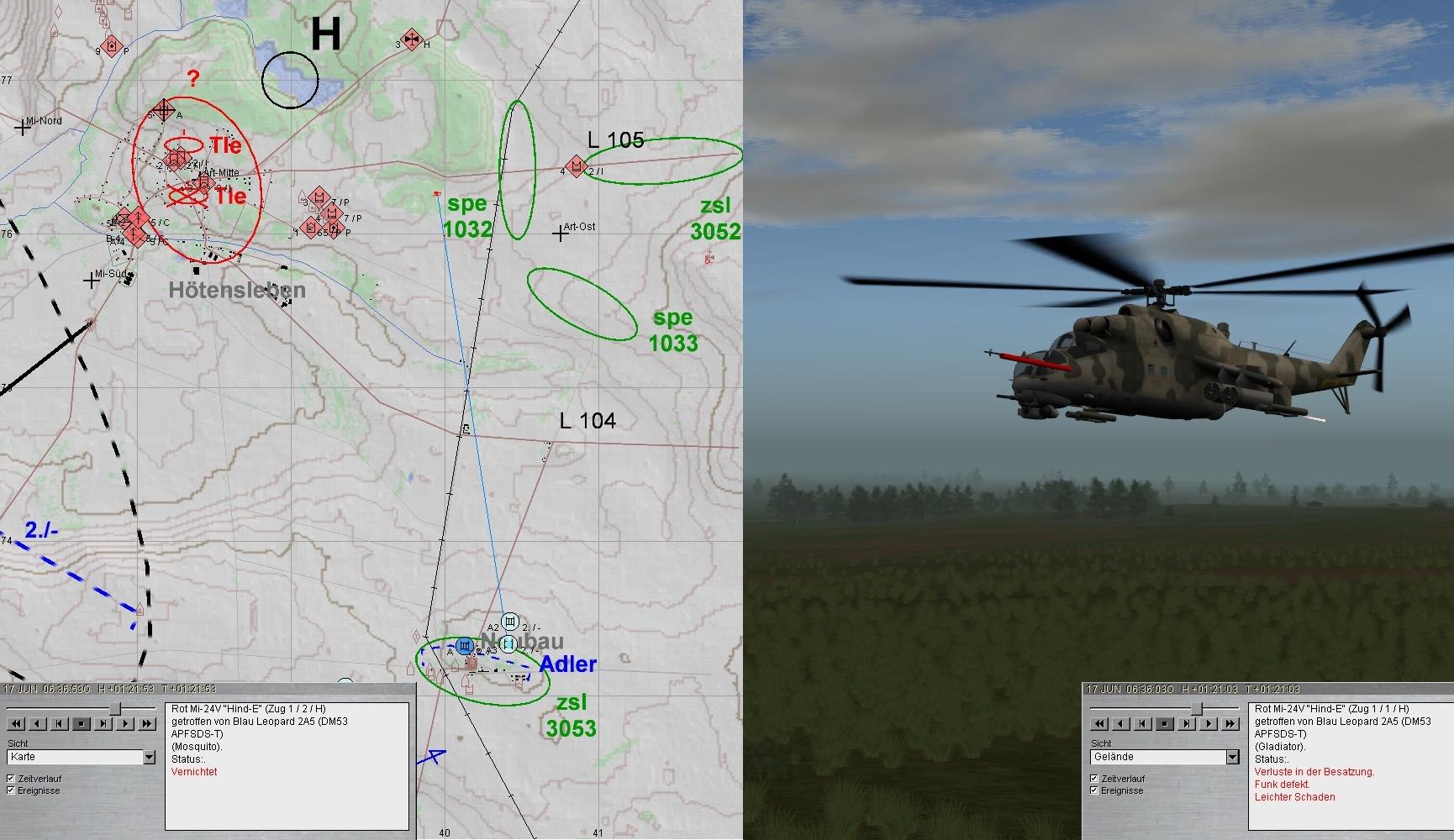Screen dimensions: 1454x840
Task: Toggle Zeitverlauf checkbox in the Karte panel
Action: click(11, 779)
